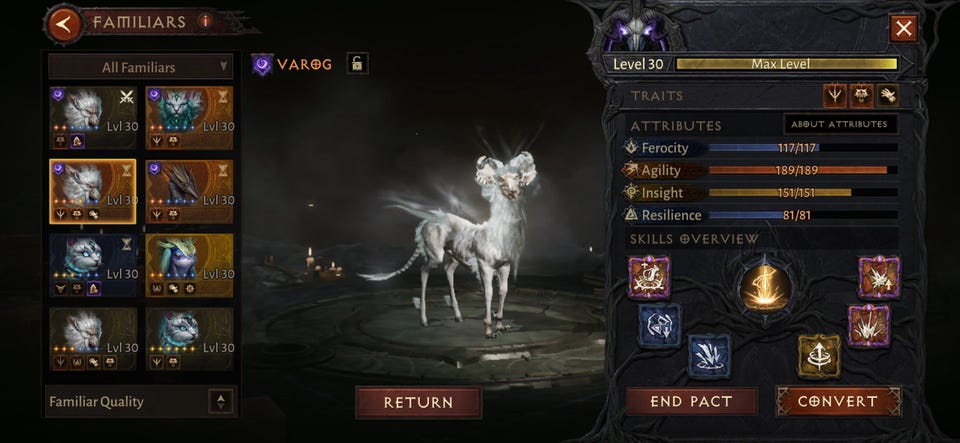Inspect the blue claw-slash skill icon

(x=709, y=356)
